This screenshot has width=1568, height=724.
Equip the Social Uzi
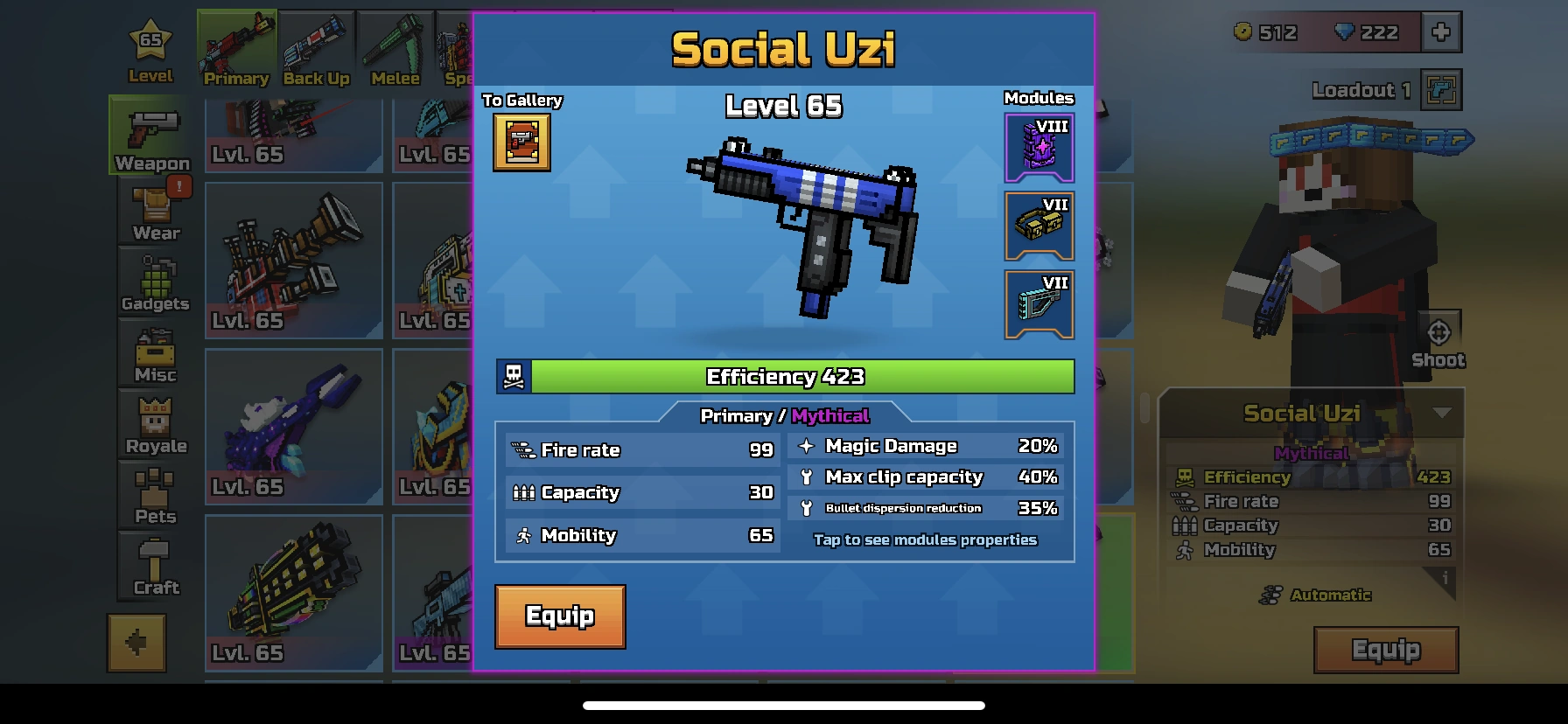[x=559, y=616]
